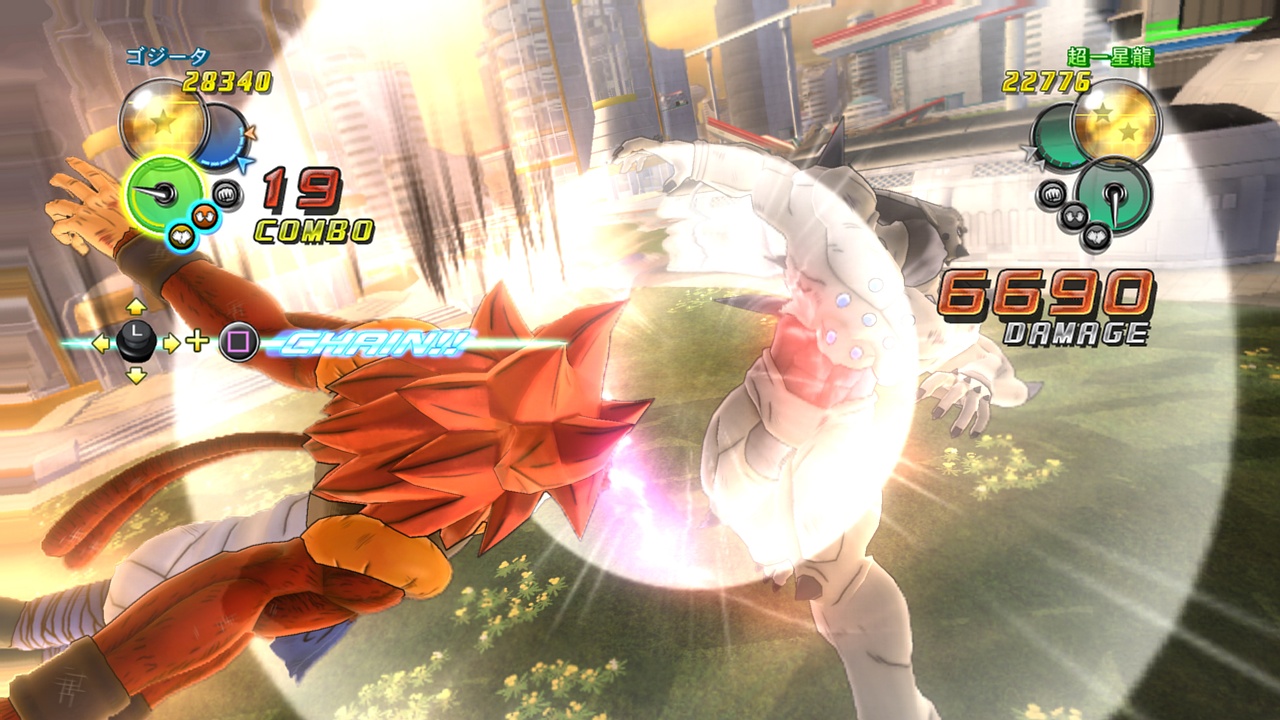Toggle the white glove icon near the enemy gauge
The width and height of the screenshot is (1280, 720).
tap(1075, 215)
